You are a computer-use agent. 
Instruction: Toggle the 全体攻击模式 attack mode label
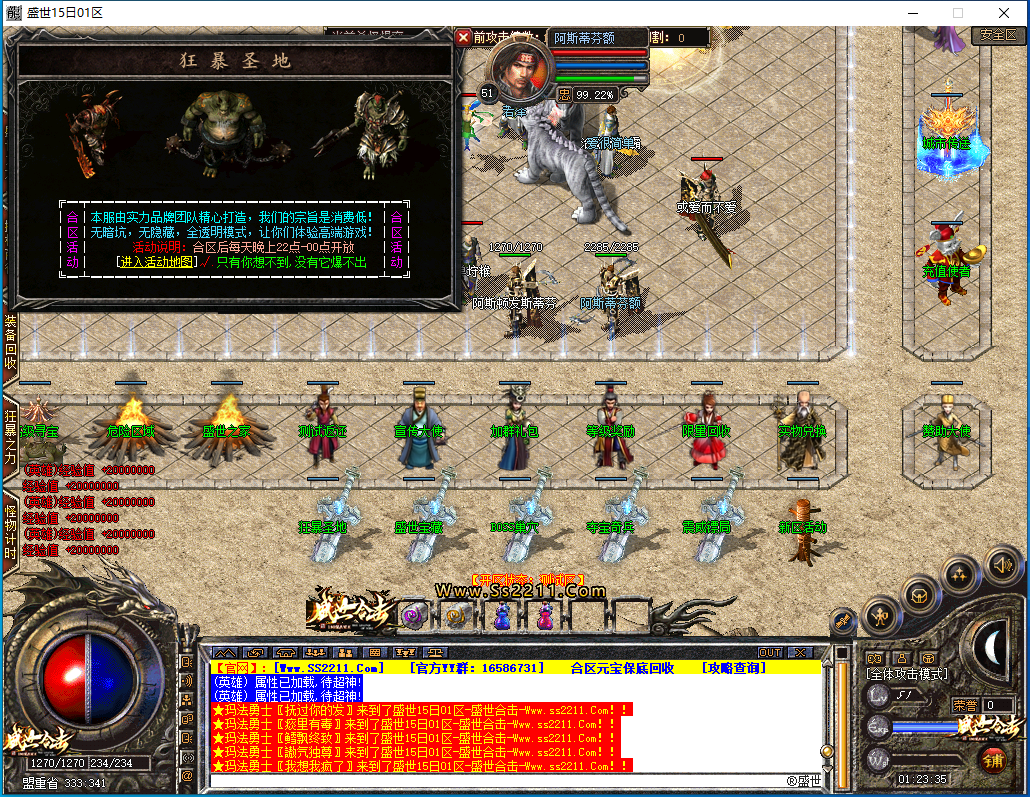(907, 675)
